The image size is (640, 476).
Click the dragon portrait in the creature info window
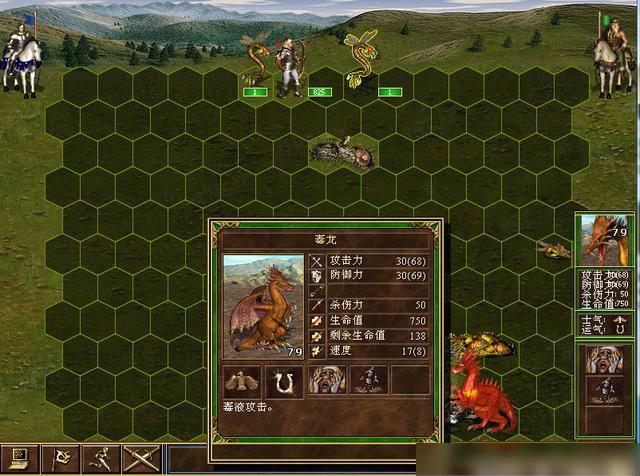(262, 305)
